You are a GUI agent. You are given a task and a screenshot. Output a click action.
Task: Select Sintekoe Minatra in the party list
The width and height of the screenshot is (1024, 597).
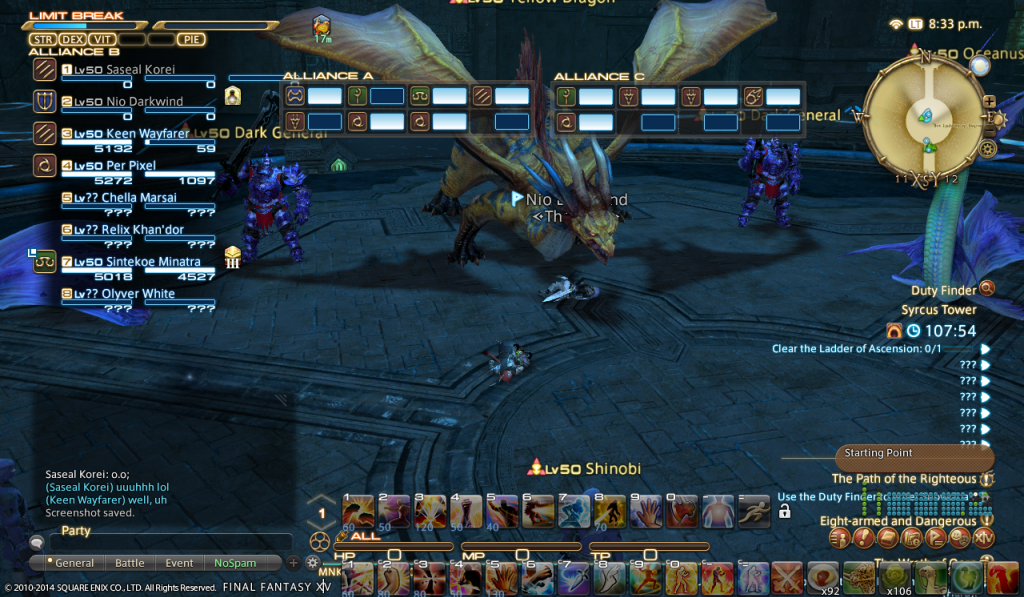(x=135, y=262)
